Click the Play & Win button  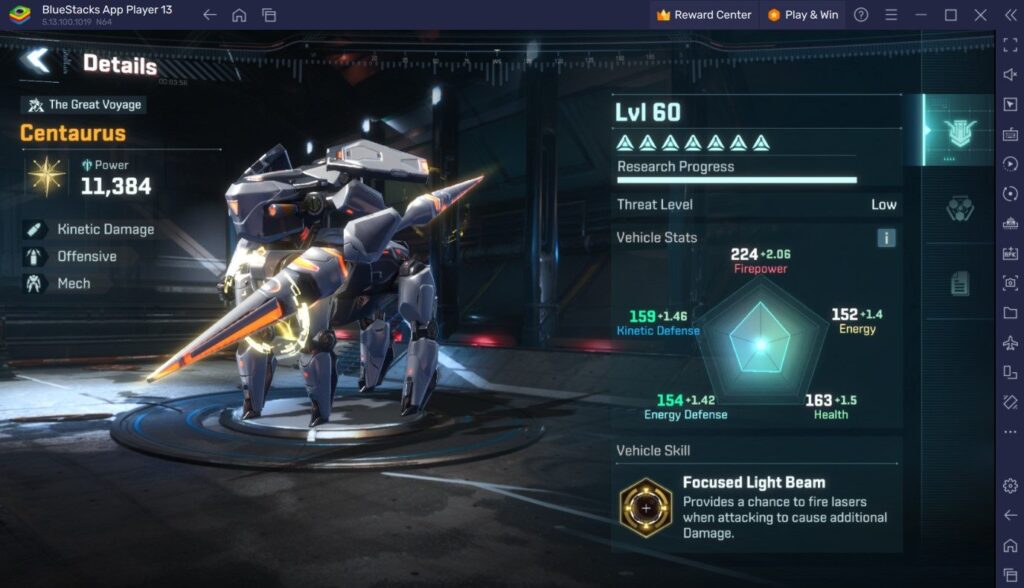point(803,15)
